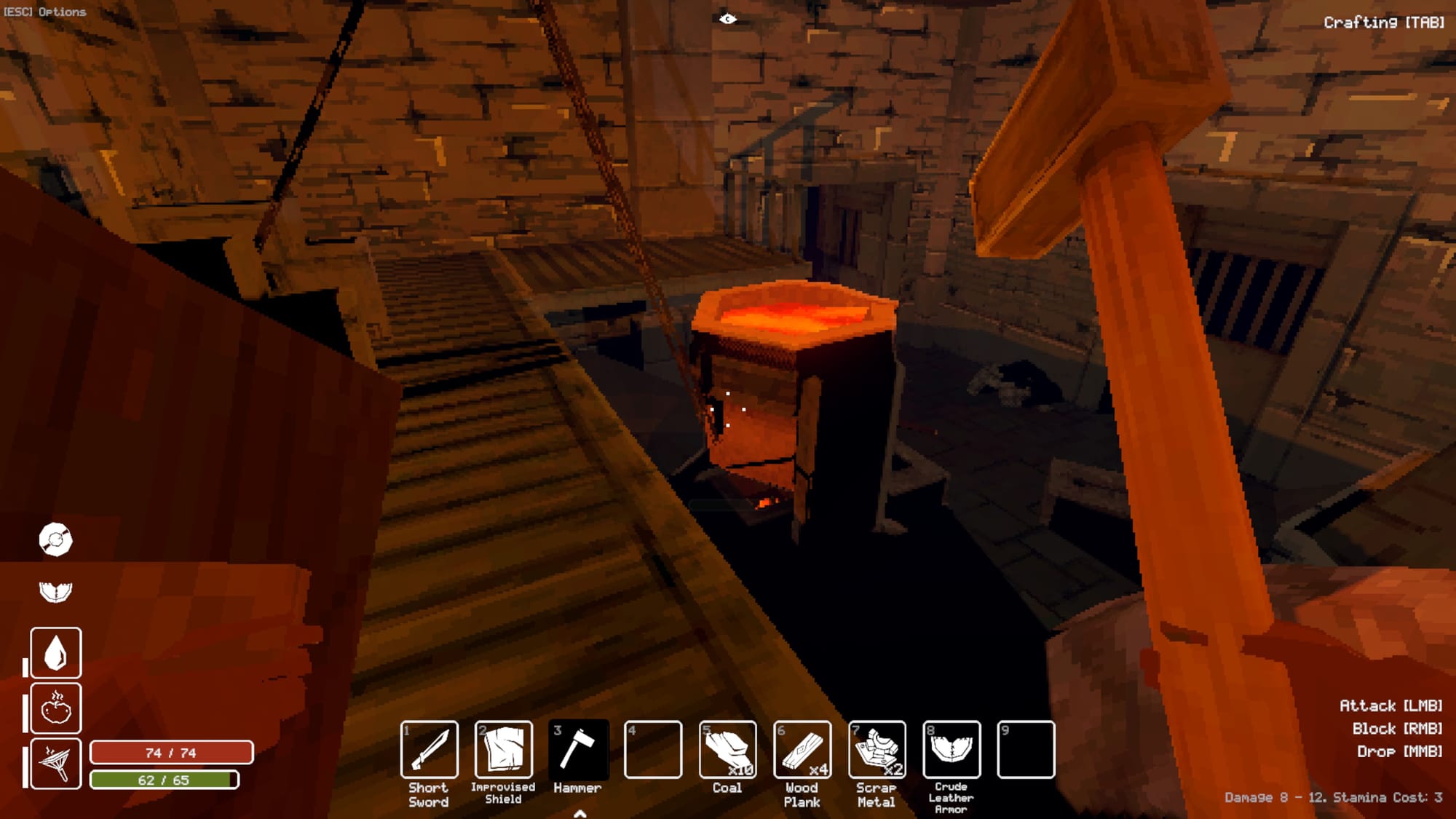
Task: Select the Scrap Metal slot
Action: pyautogui.click(x=877, y=749)
